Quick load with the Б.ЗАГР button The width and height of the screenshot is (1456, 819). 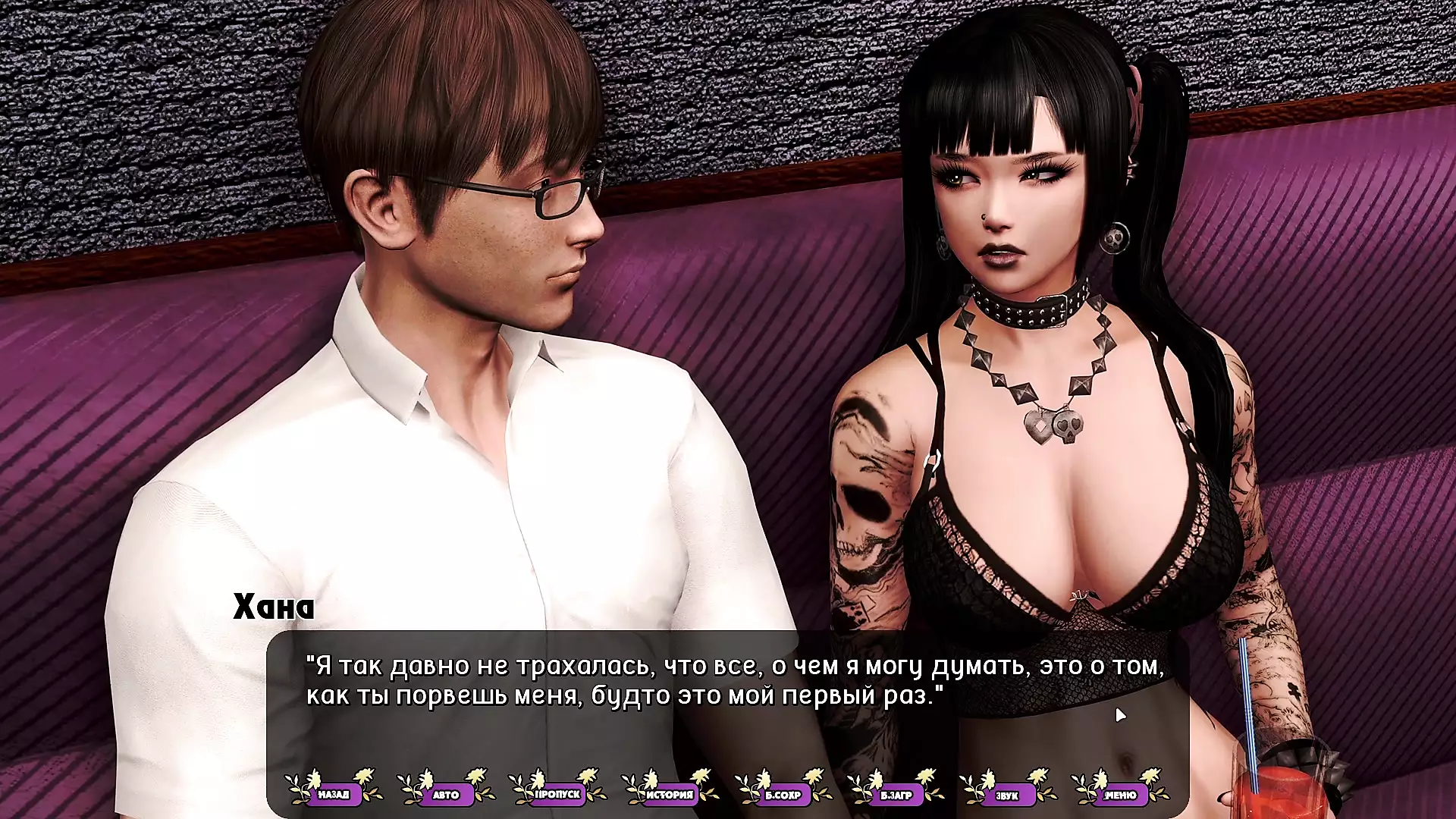[896, 794]
